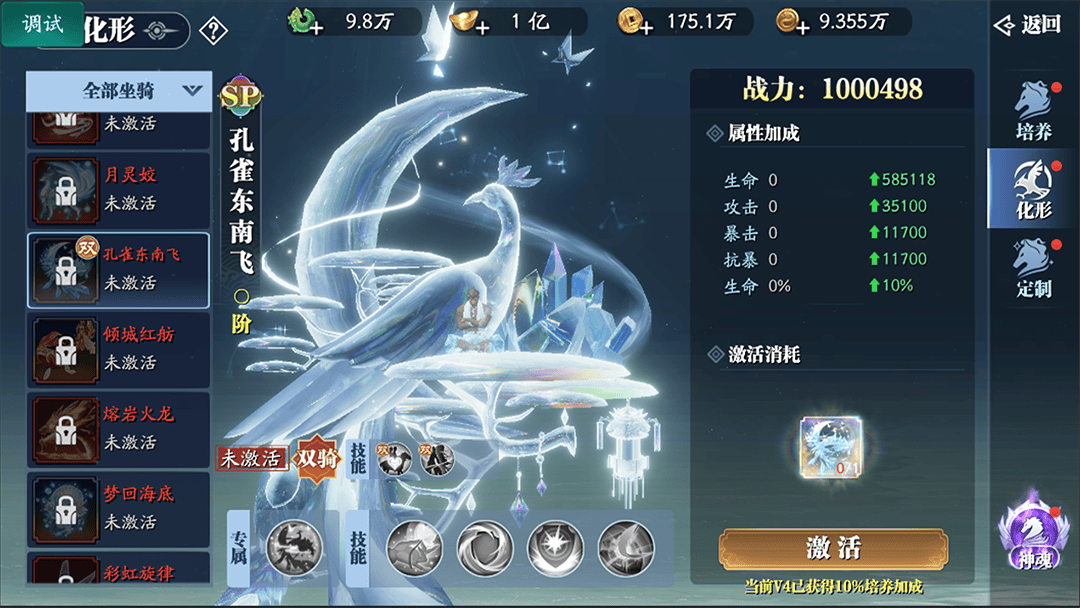Screen dimensions: 1080x608
Task: Open the 定制 customization tab
Action: click(x=1033, y=268)
